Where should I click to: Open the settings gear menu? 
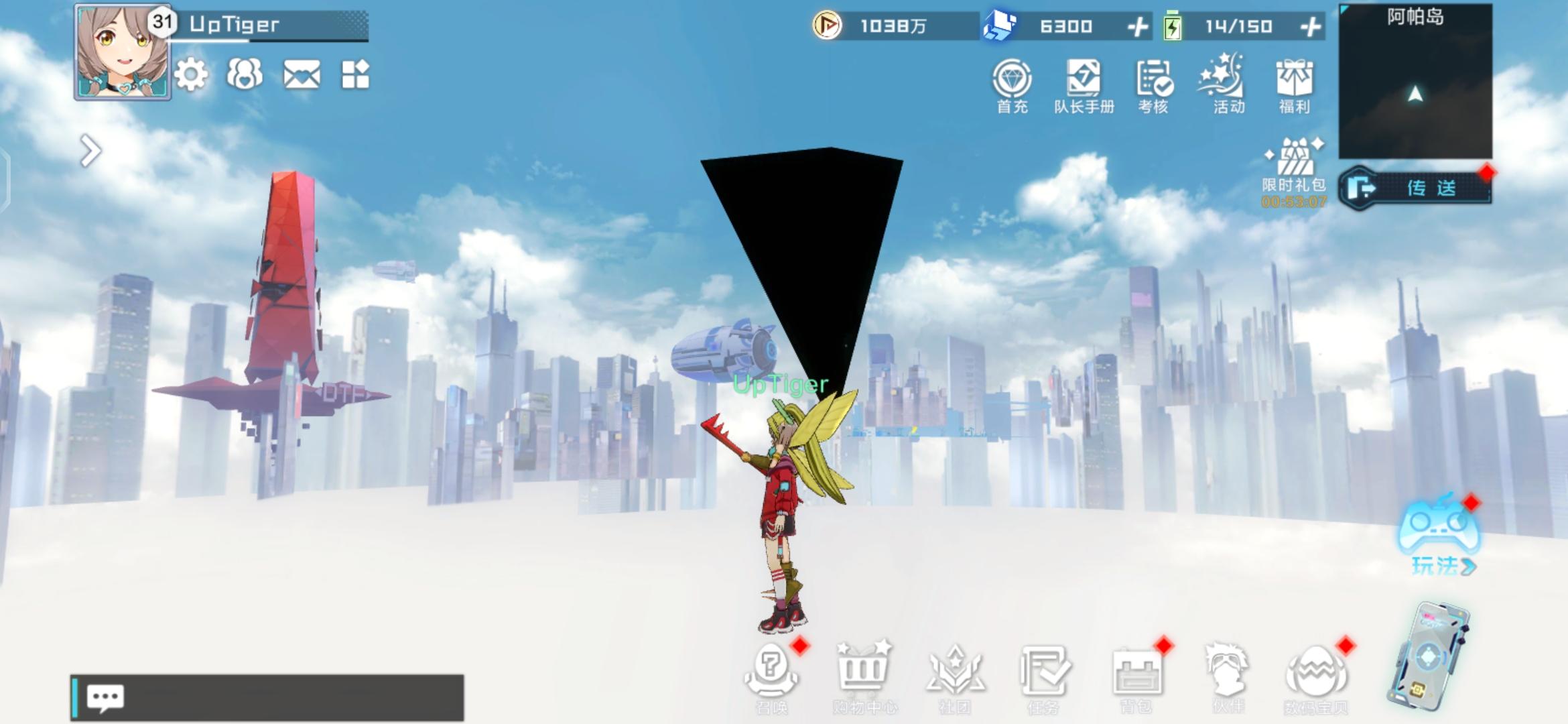click(x=191, y=76)
